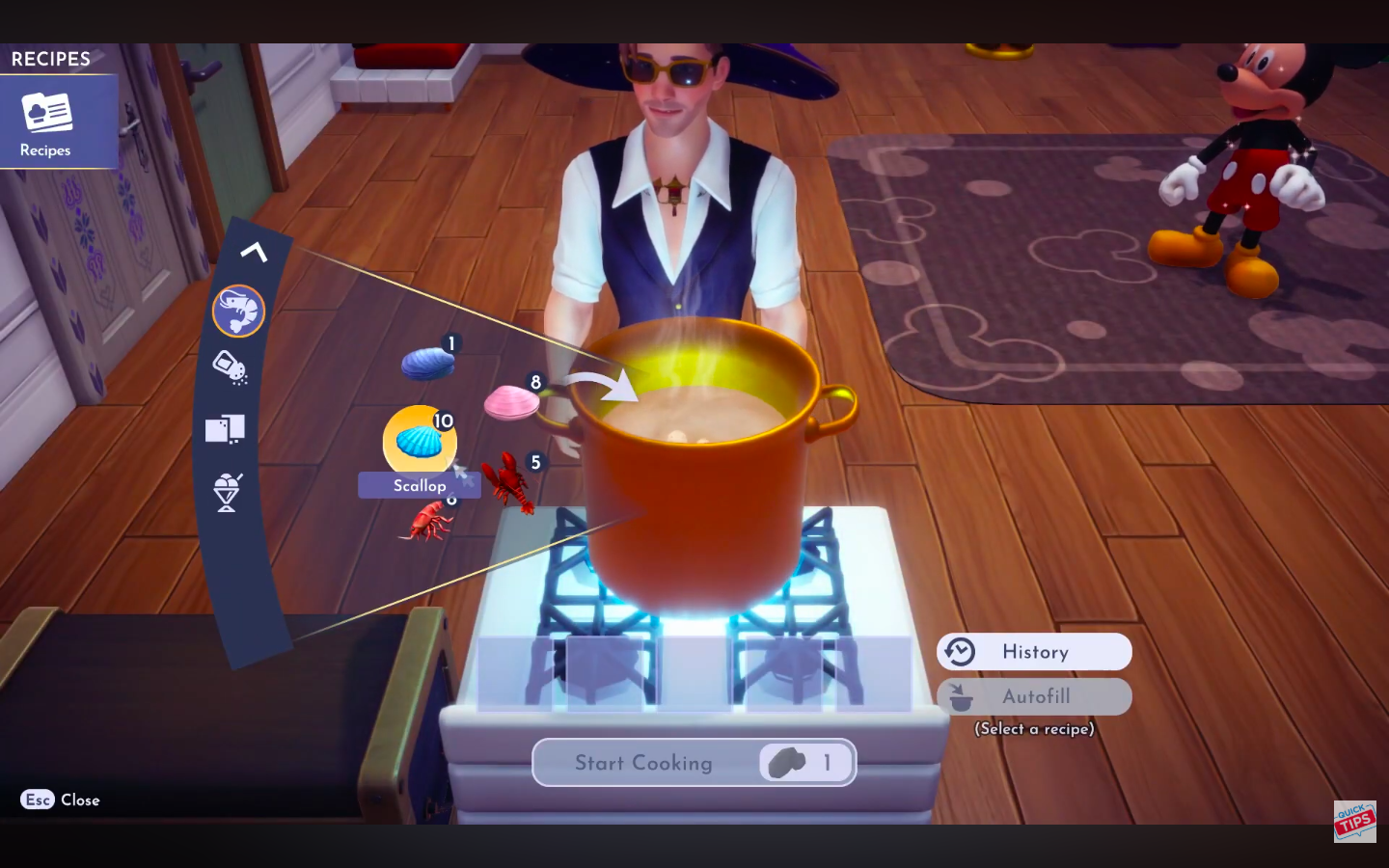Click the Autofill bowl icon
Screen dimensions: 1389x868
tap(959, 695)
